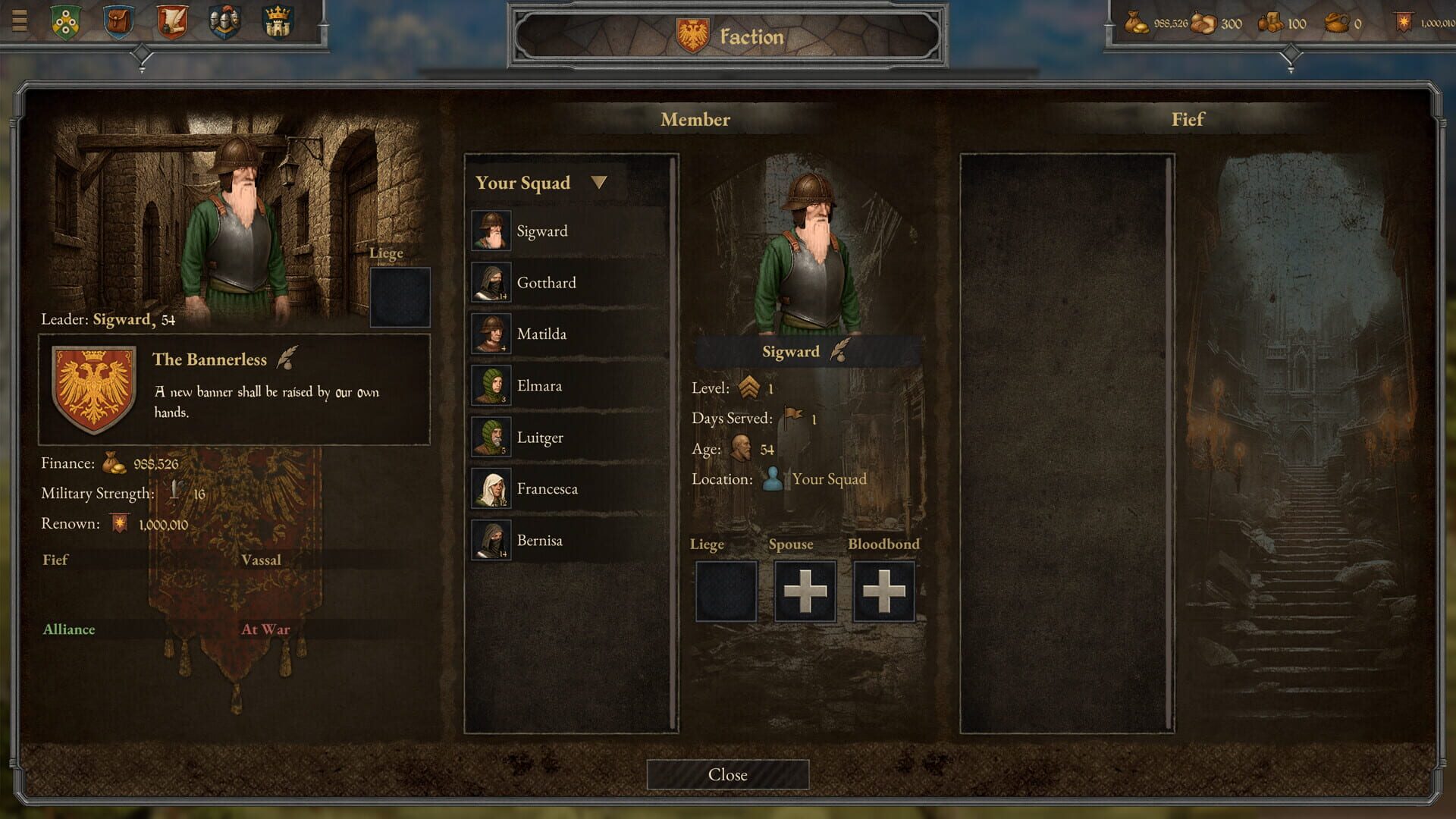
Task: Open the crown and castle icon
Action: (x=278, y=21)
